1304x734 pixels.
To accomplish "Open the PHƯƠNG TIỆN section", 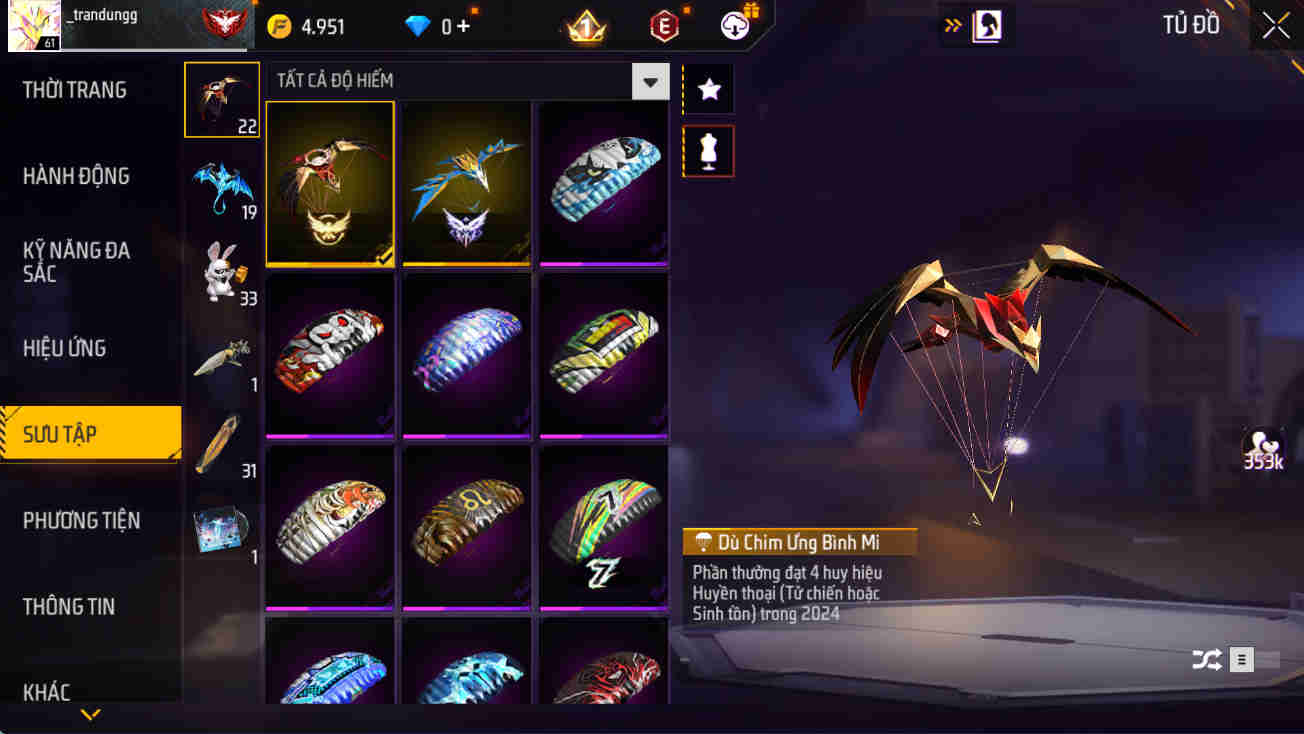I will click(x=83, y=520).
